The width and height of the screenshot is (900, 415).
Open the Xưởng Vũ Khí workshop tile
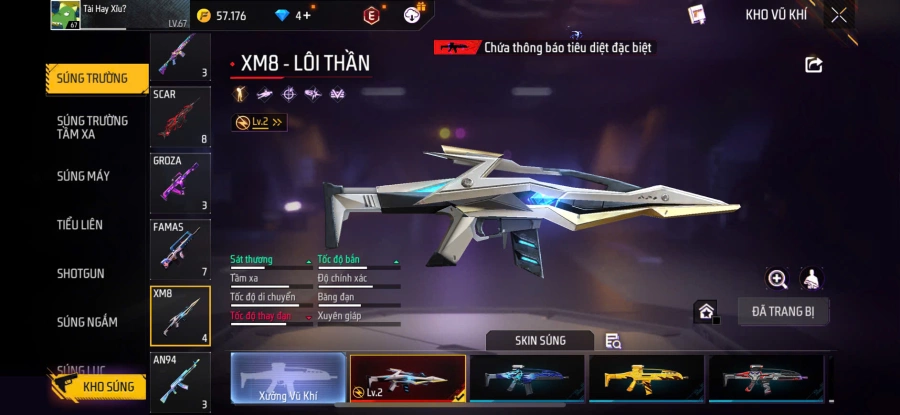[x=288, y=380]
